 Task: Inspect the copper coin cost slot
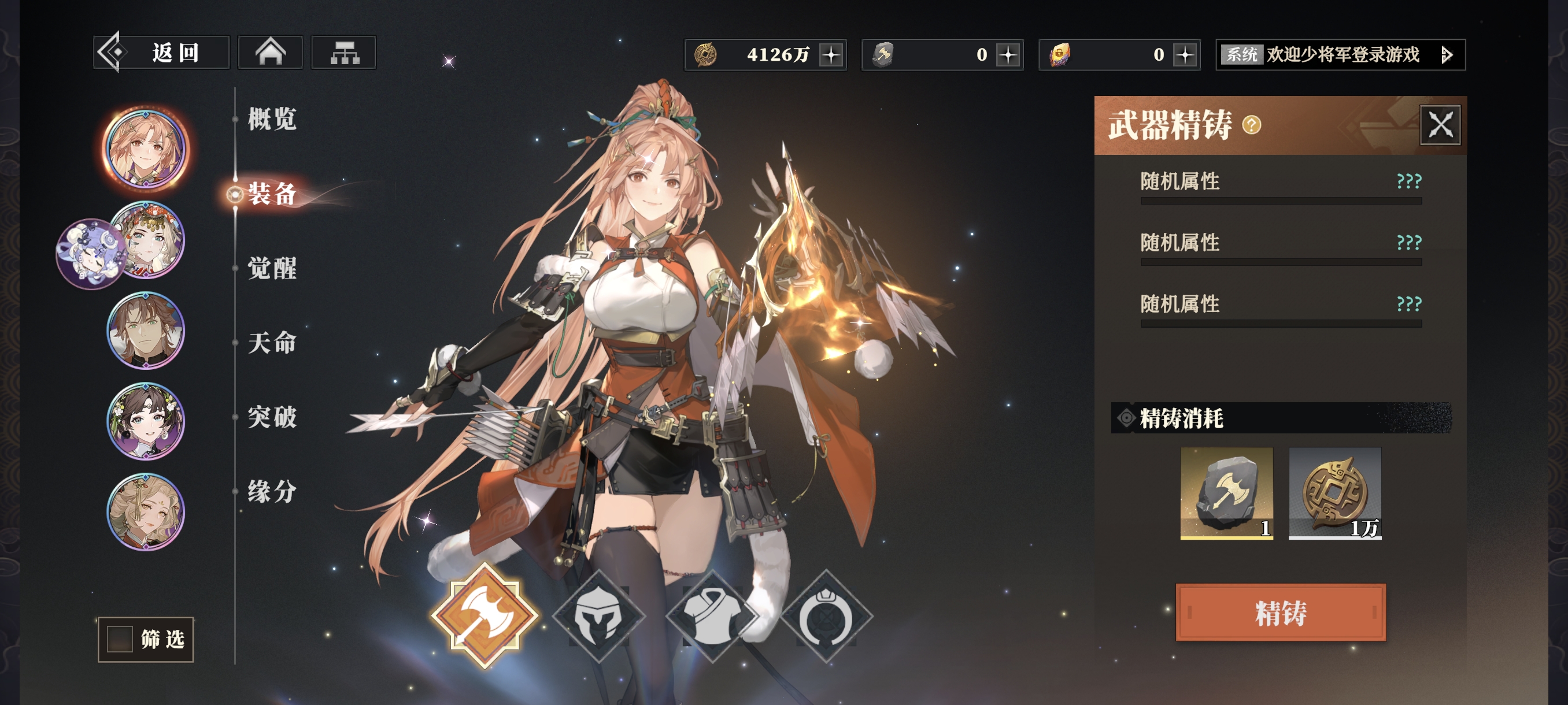pyautogui.click(x=1334, y=493)
